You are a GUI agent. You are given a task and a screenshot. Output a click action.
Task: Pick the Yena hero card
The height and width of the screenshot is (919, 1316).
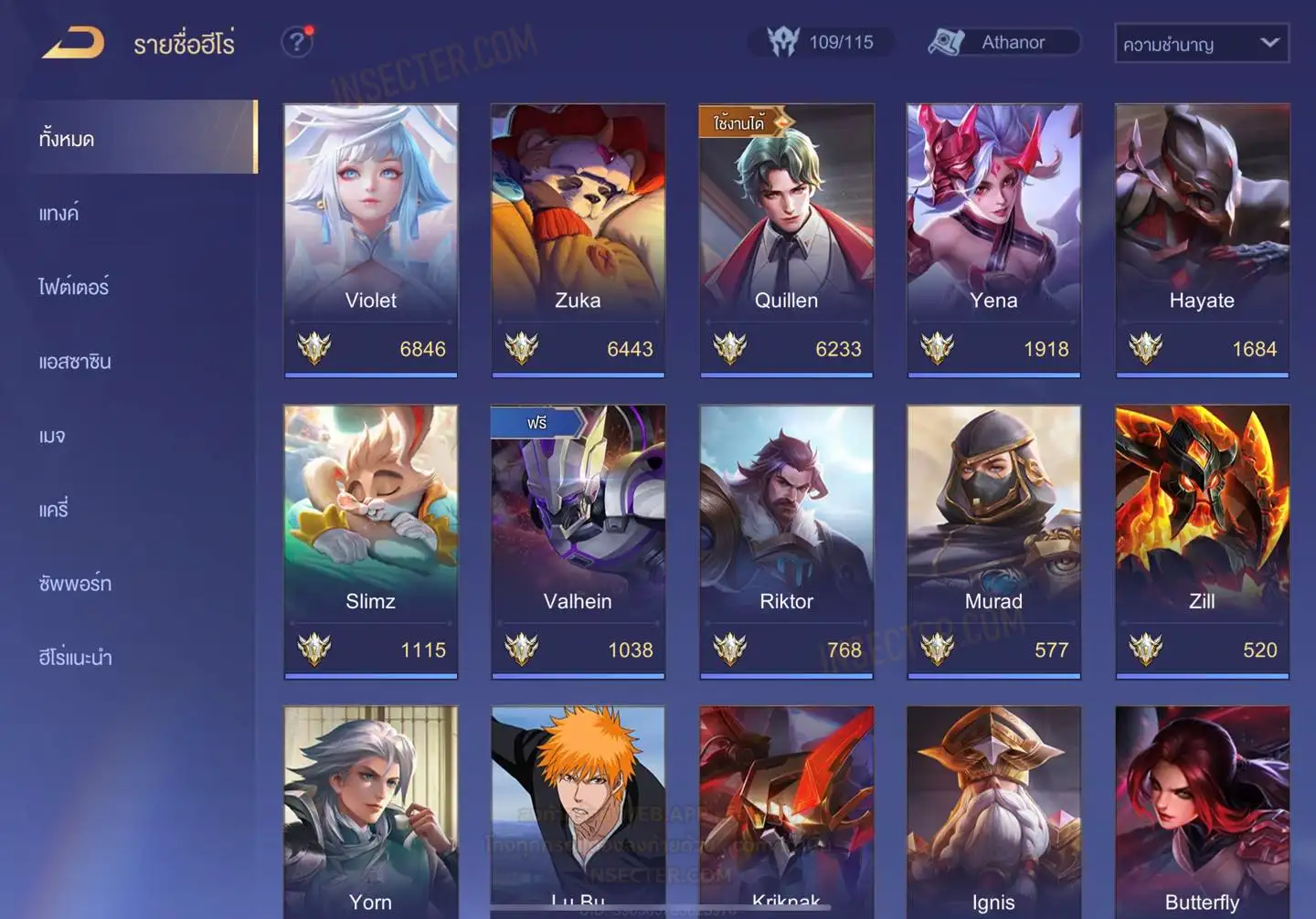click(x=993, y=239)
